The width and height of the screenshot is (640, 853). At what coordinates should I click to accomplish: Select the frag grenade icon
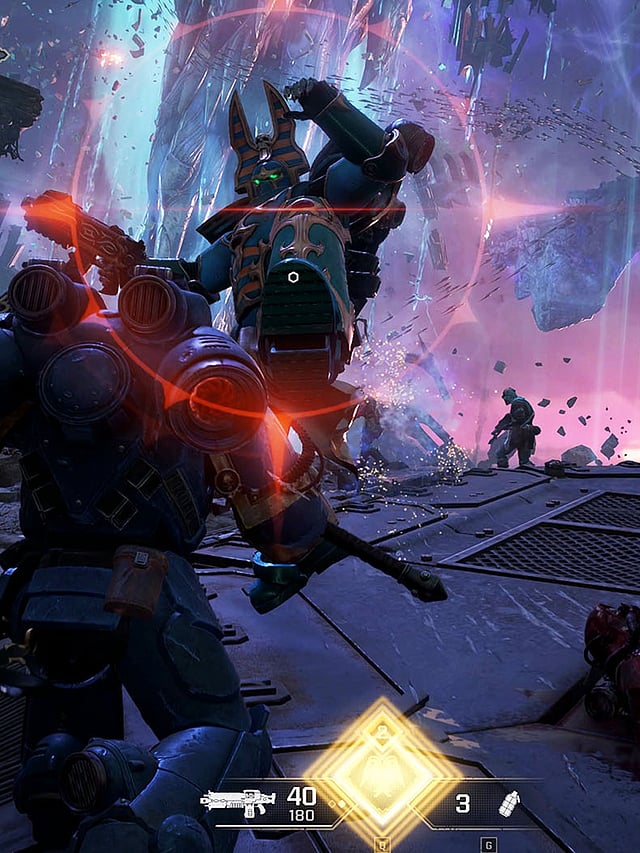click(x=507, y=803)
